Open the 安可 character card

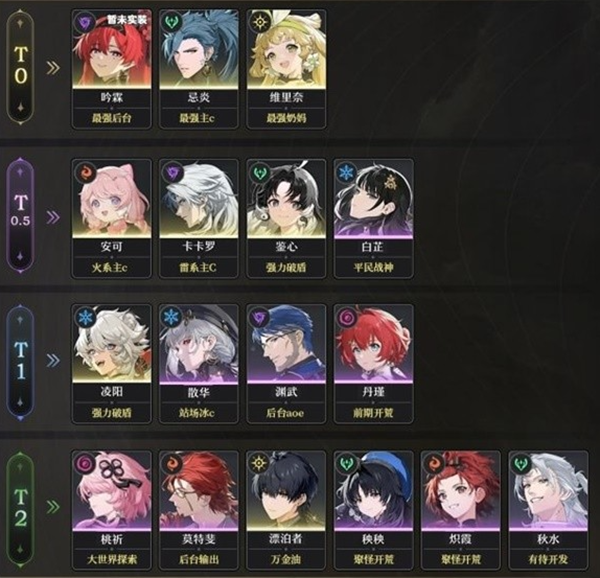(112, 207)
